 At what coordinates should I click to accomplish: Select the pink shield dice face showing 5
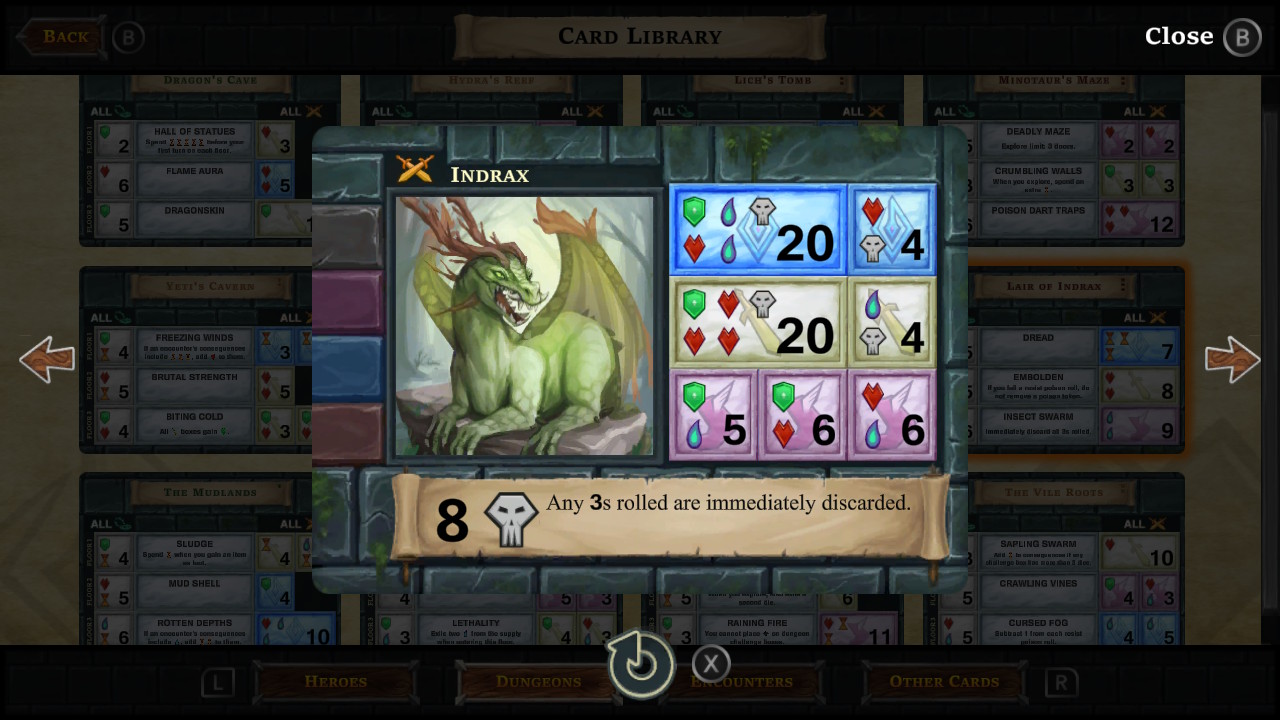(x=714, y=414)
